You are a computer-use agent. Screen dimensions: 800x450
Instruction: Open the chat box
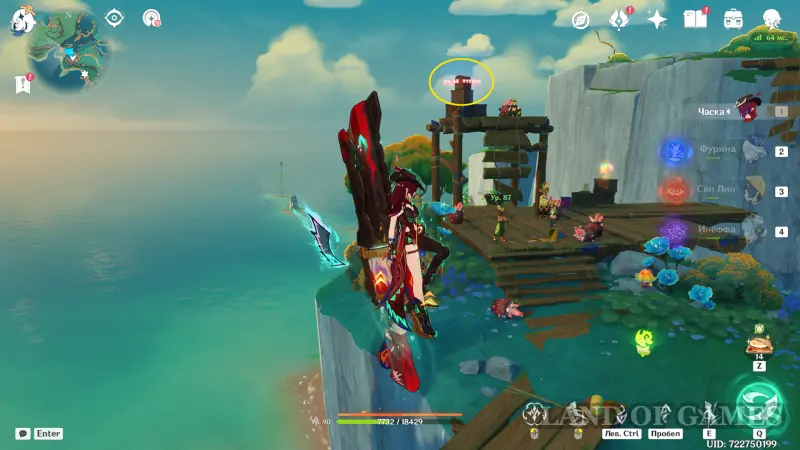pos(23,434)
